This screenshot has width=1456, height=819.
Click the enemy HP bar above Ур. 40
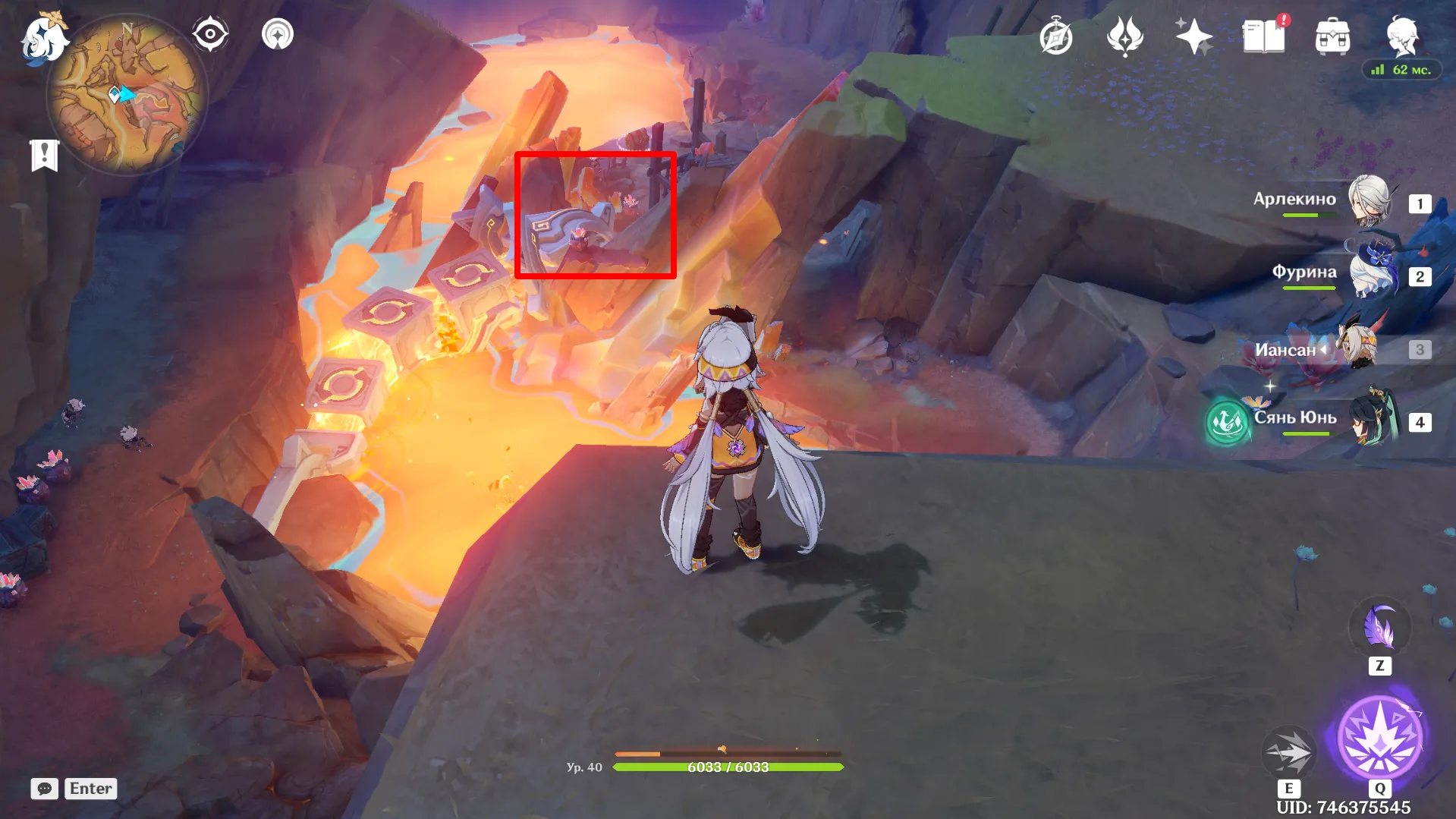pos(728,753)
